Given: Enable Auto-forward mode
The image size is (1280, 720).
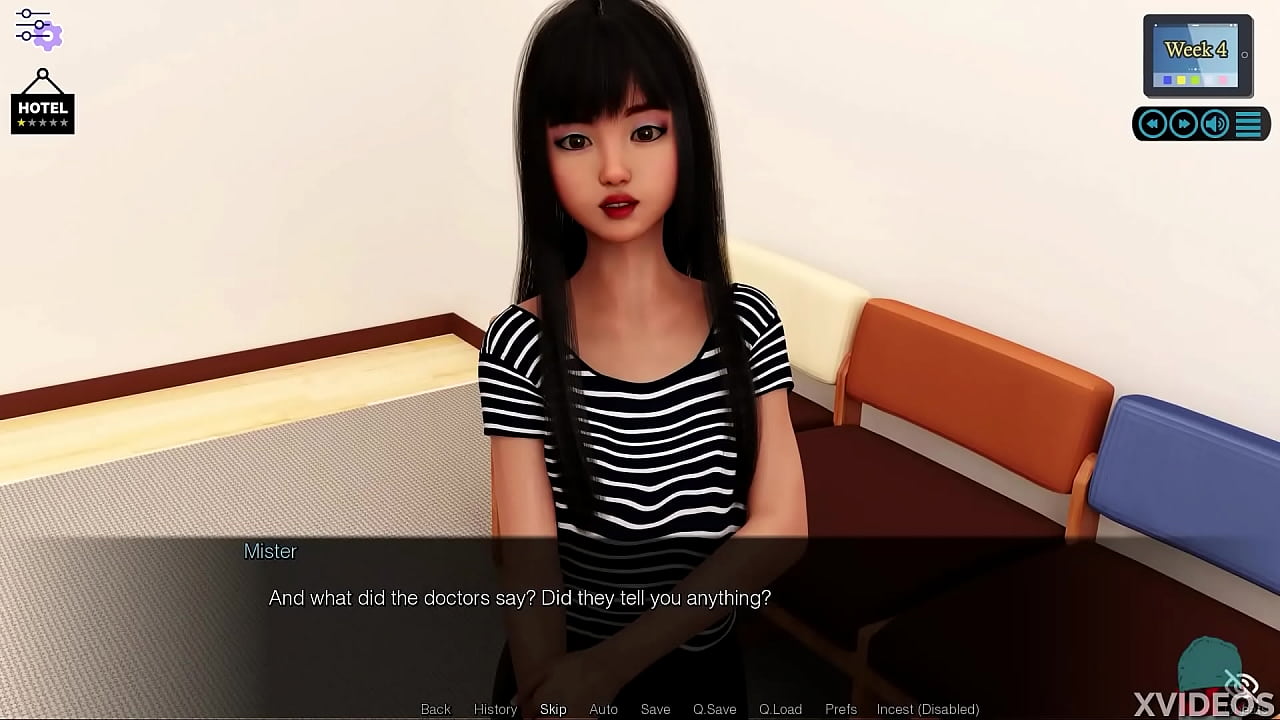Looking at the screenshot, I should pyautogui.click(x=603, y=709).
